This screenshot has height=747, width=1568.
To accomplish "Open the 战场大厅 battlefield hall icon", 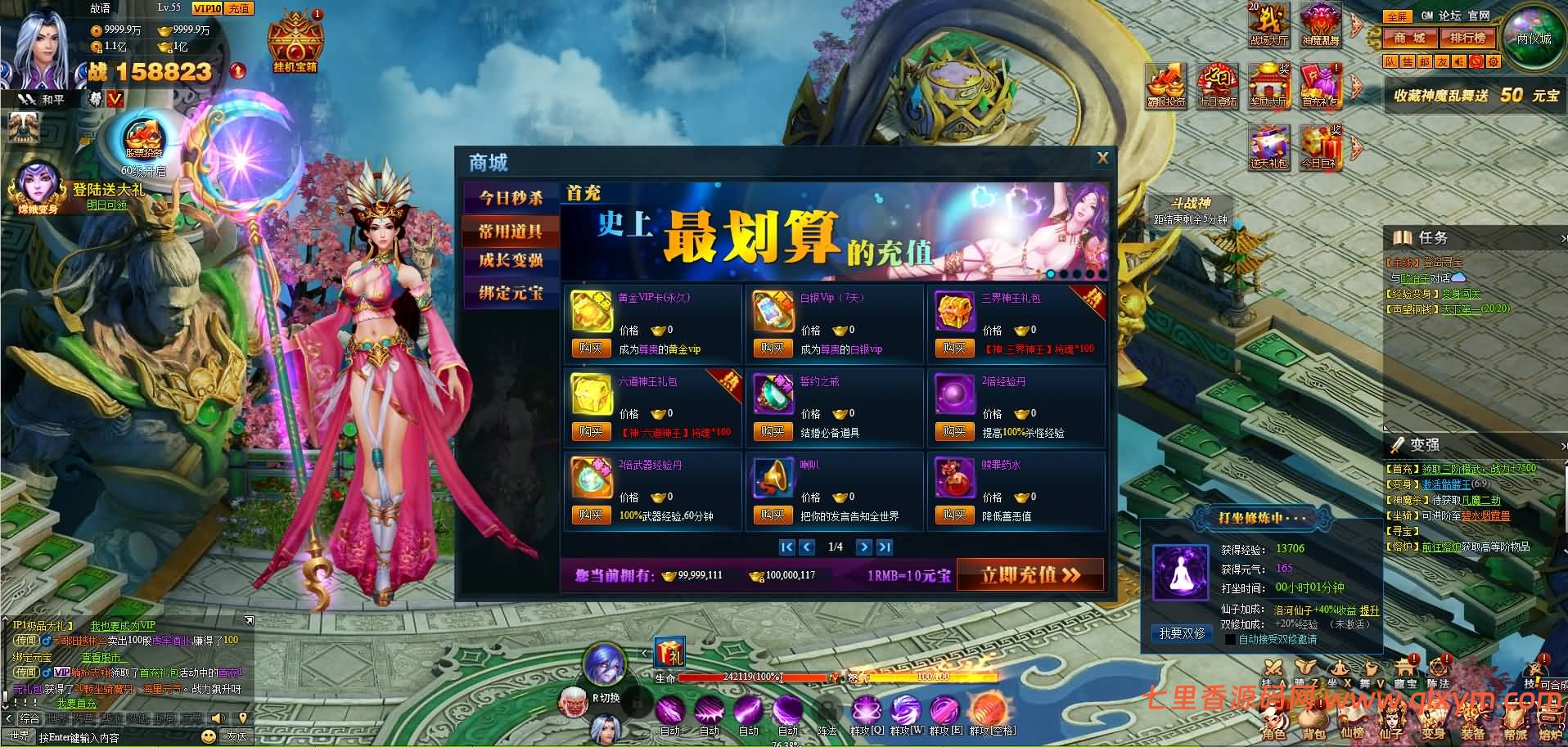I will 1269,25.
